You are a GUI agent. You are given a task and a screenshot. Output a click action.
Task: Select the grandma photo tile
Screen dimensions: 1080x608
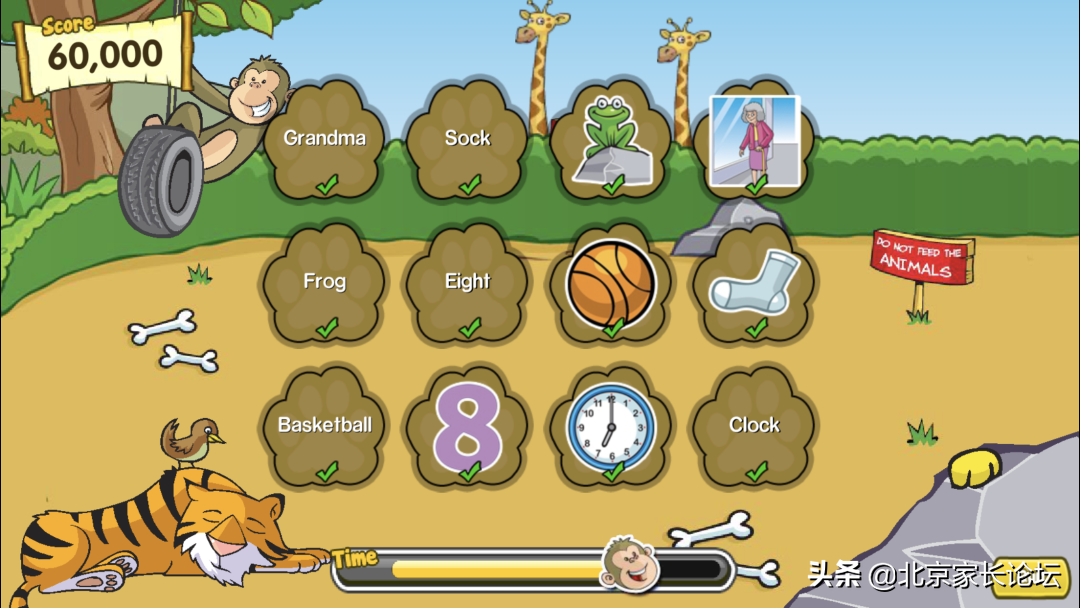pyautogui.click(x=754, y=140)
